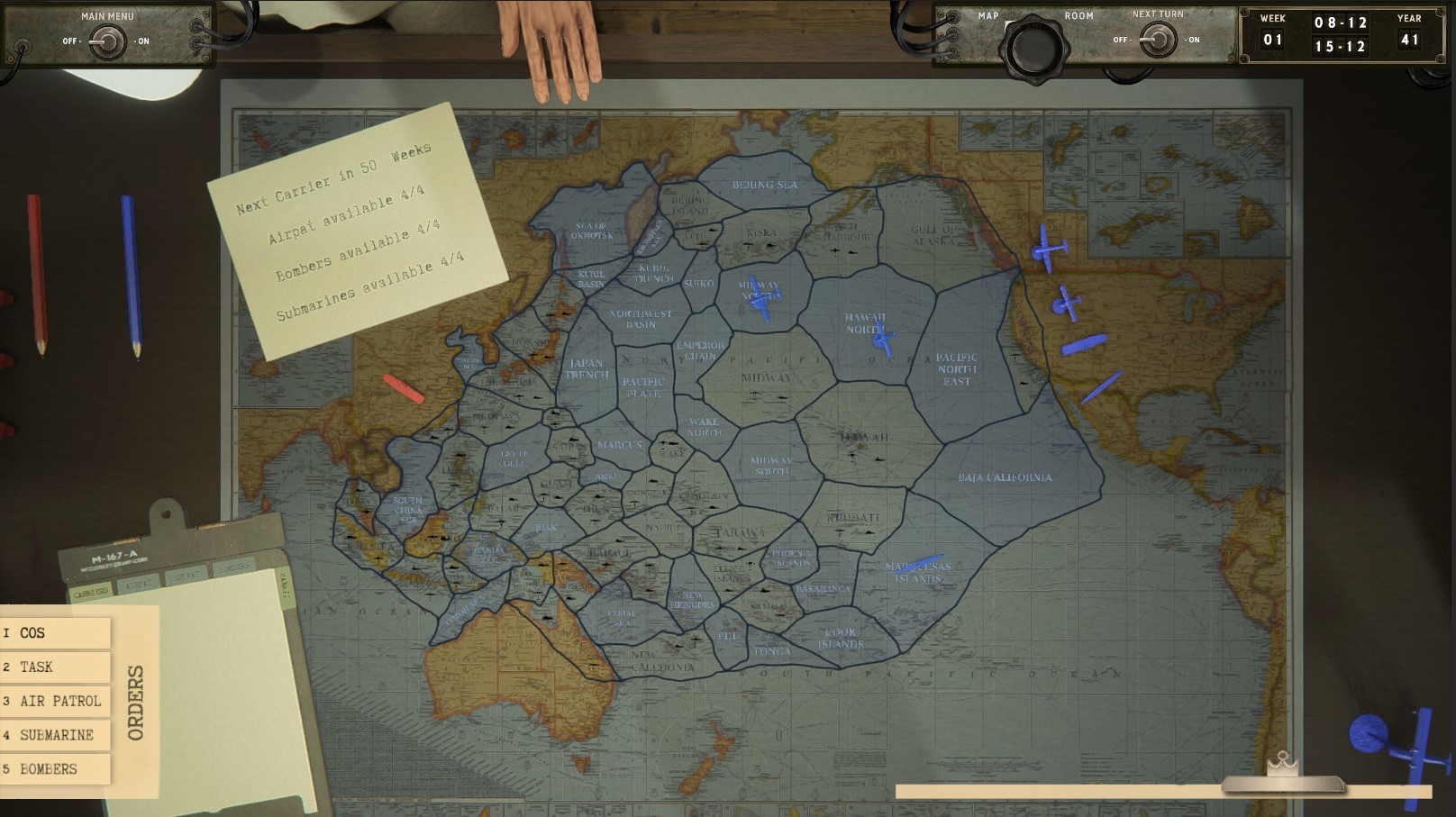Switch the MAIN MENU toggle to ON
Image resolution: width=1456 pixels, height=817 pixels.
pos(108,40)
